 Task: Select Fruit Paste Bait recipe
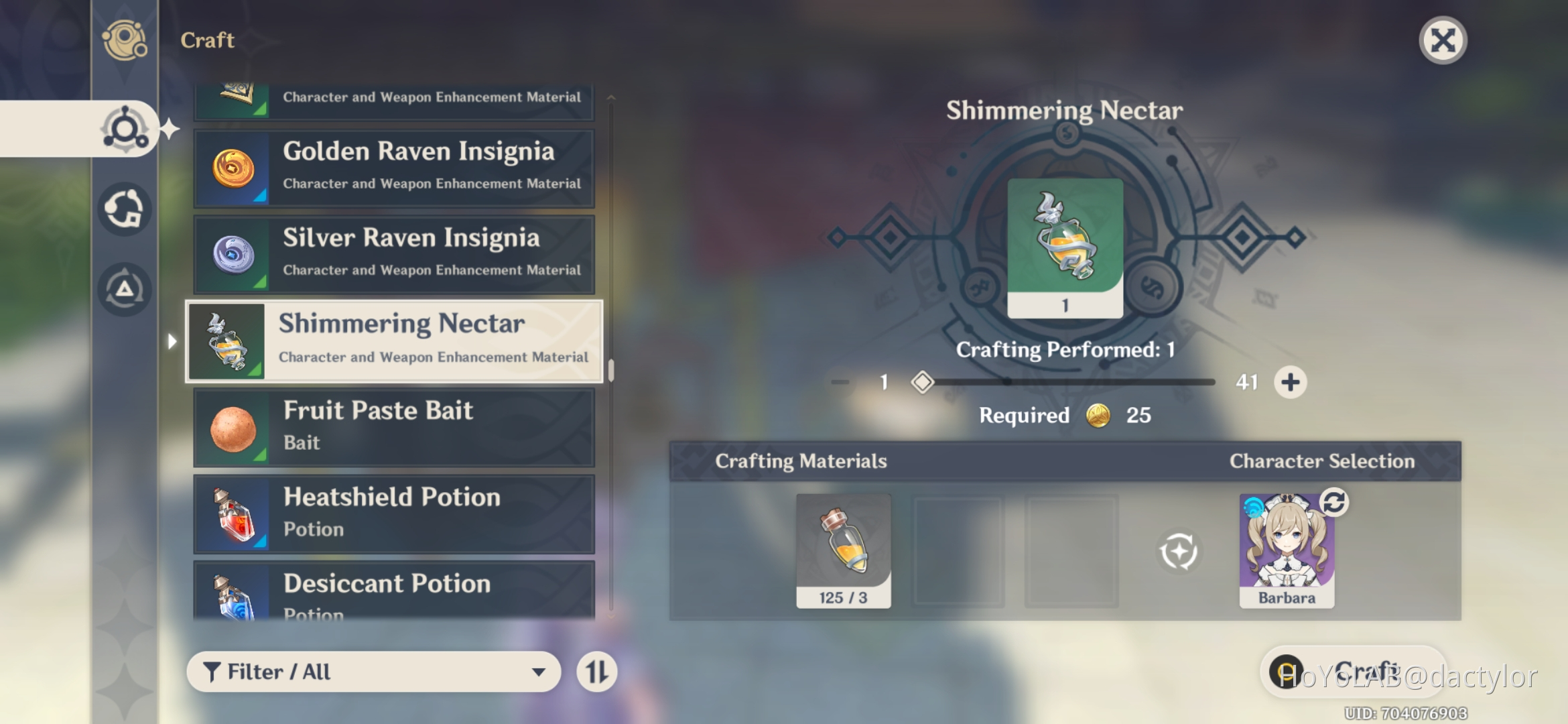pos(394,427)
